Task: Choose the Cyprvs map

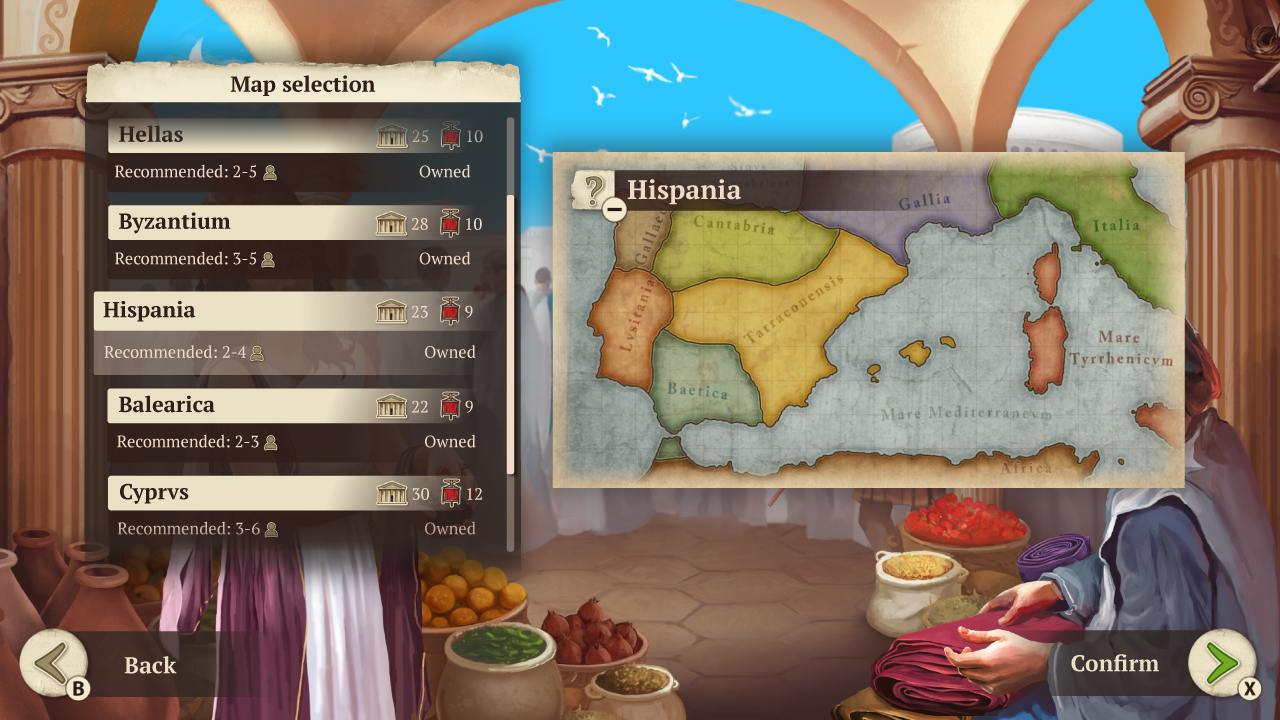Action: tap(250, 493)
